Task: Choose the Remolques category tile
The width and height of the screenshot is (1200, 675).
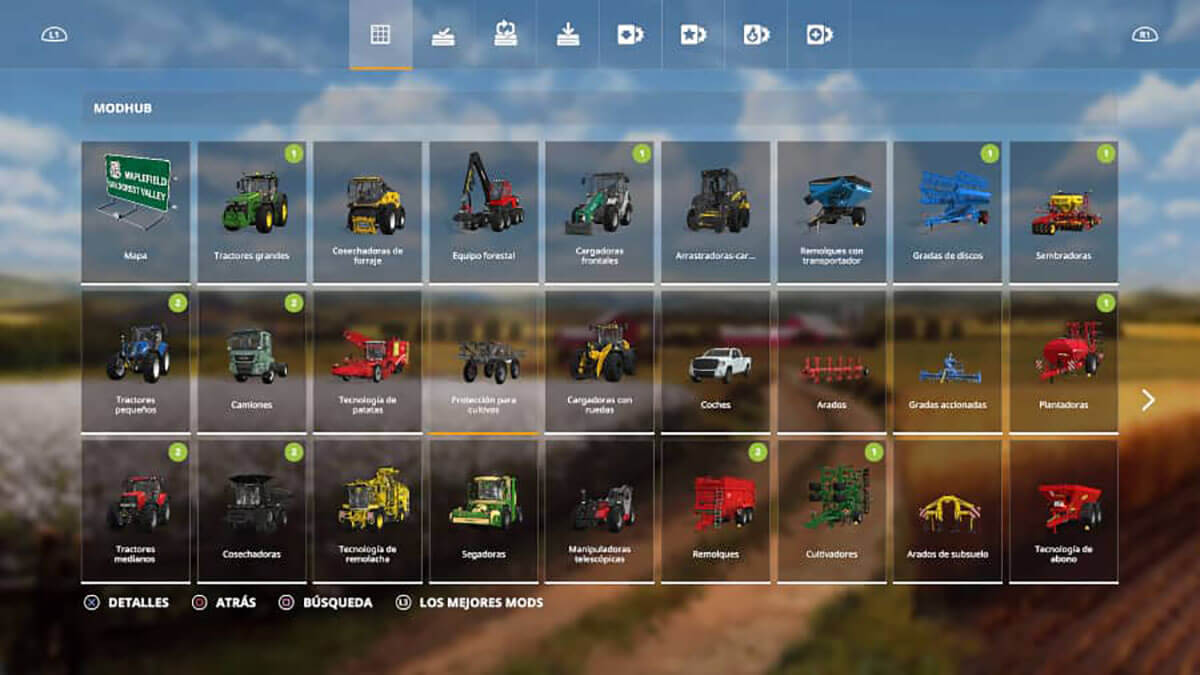Action: pos(716,510)
